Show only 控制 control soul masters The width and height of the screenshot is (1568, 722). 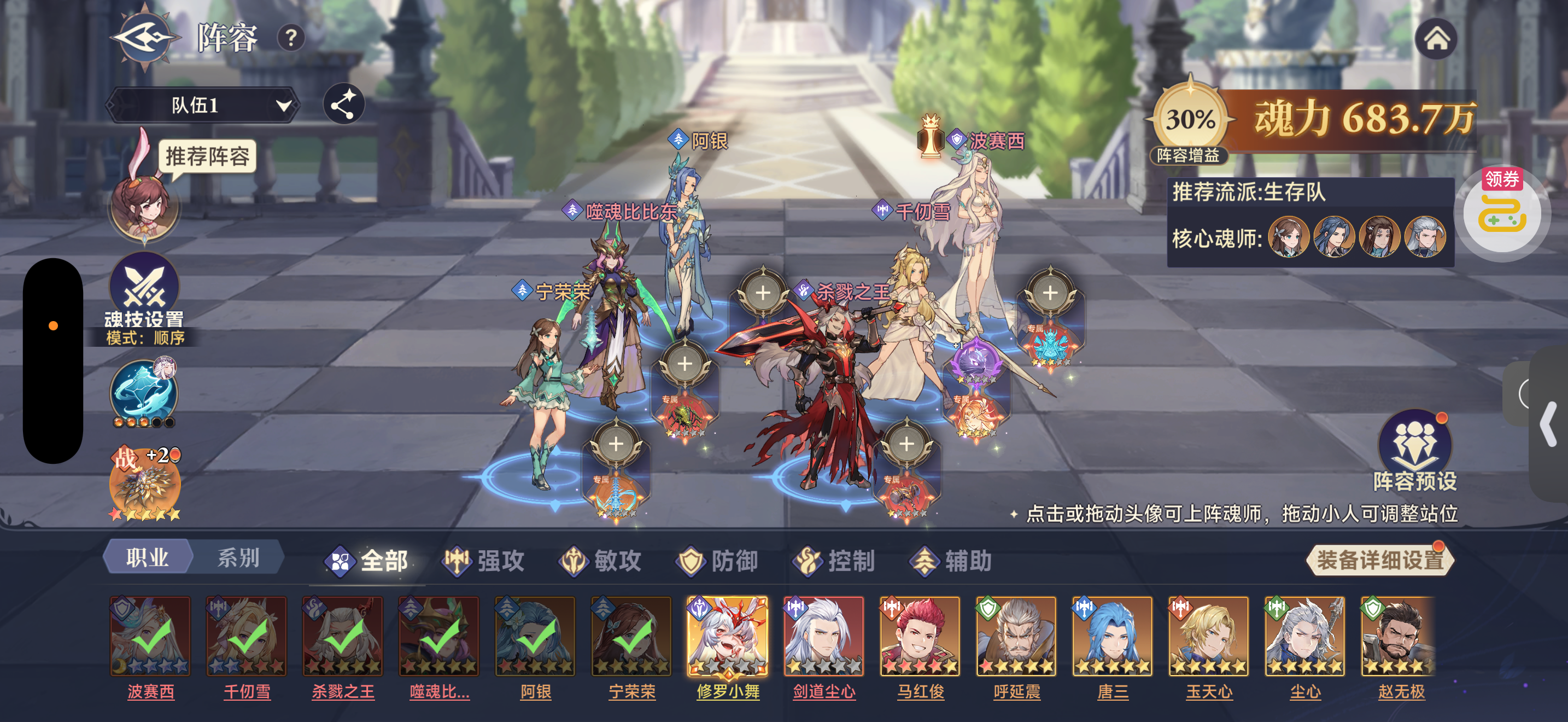click(834, 561)
